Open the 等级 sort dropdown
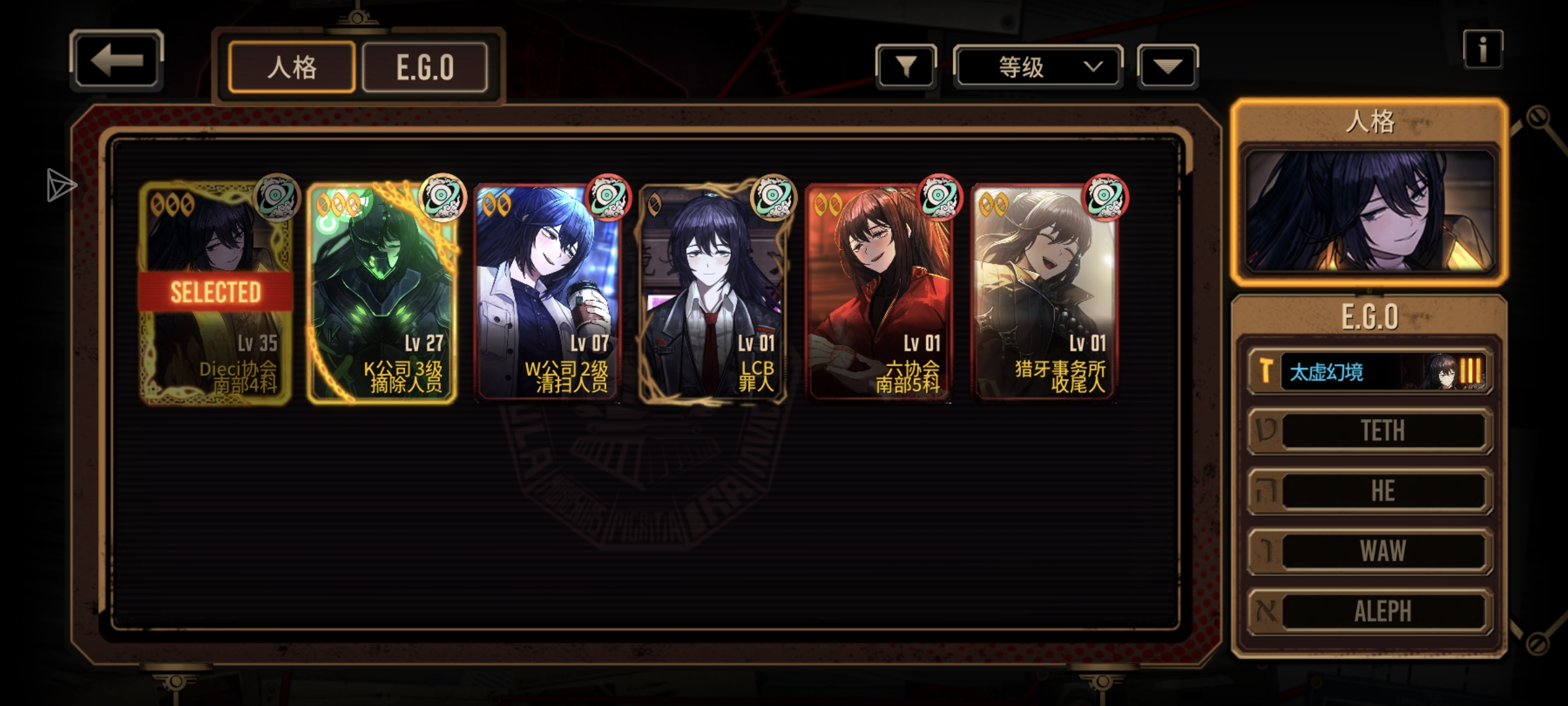This screenshot has width=1568, height=706. pos(1038,67)
